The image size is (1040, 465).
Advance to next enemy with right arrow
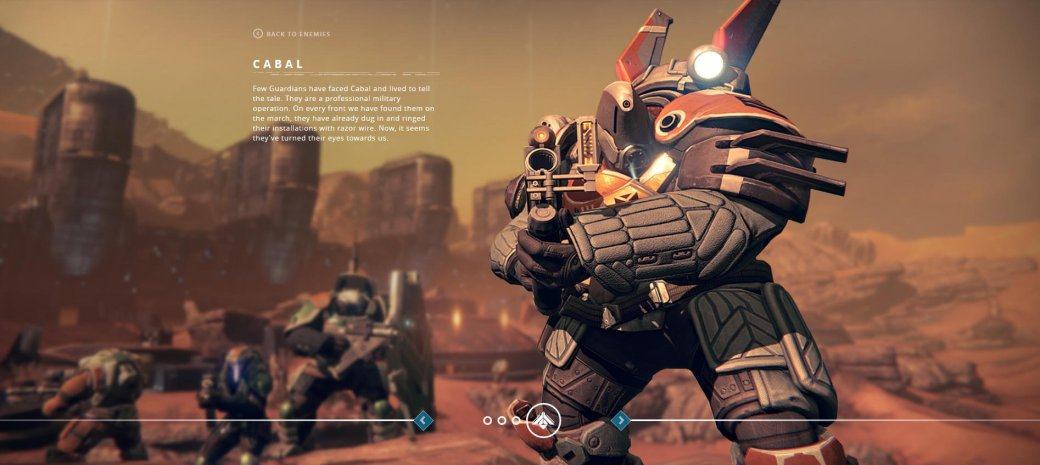[x=620, y=420]
